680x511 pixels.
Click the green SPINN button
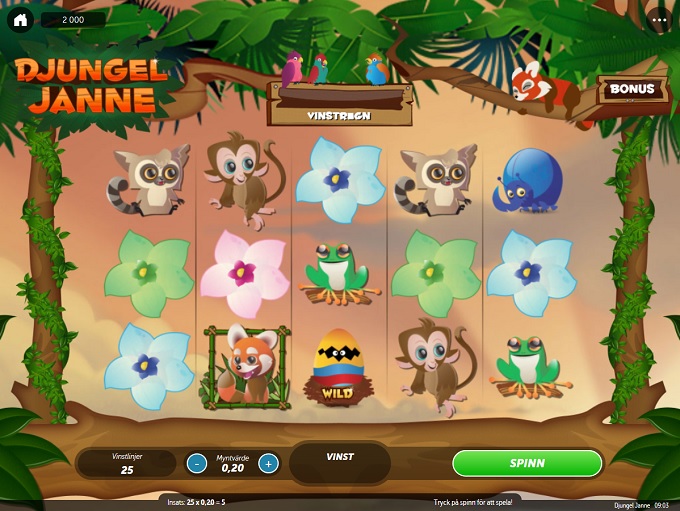coord(527,463)
